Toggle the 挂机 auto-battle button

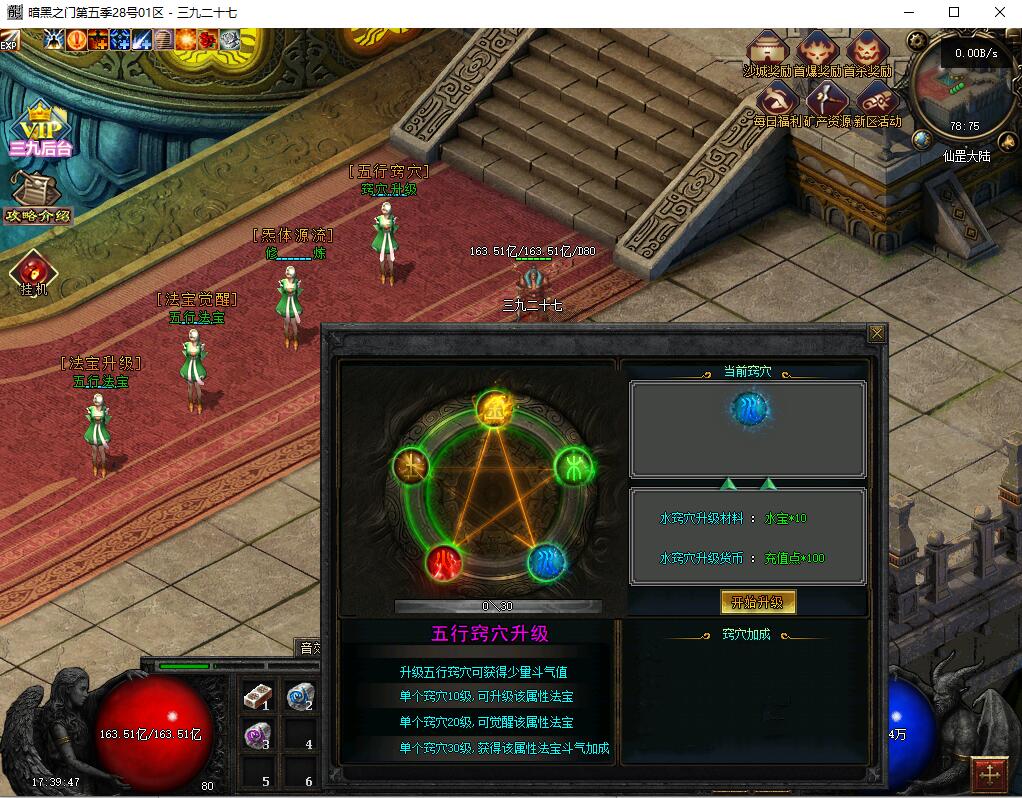pos(33,272)
